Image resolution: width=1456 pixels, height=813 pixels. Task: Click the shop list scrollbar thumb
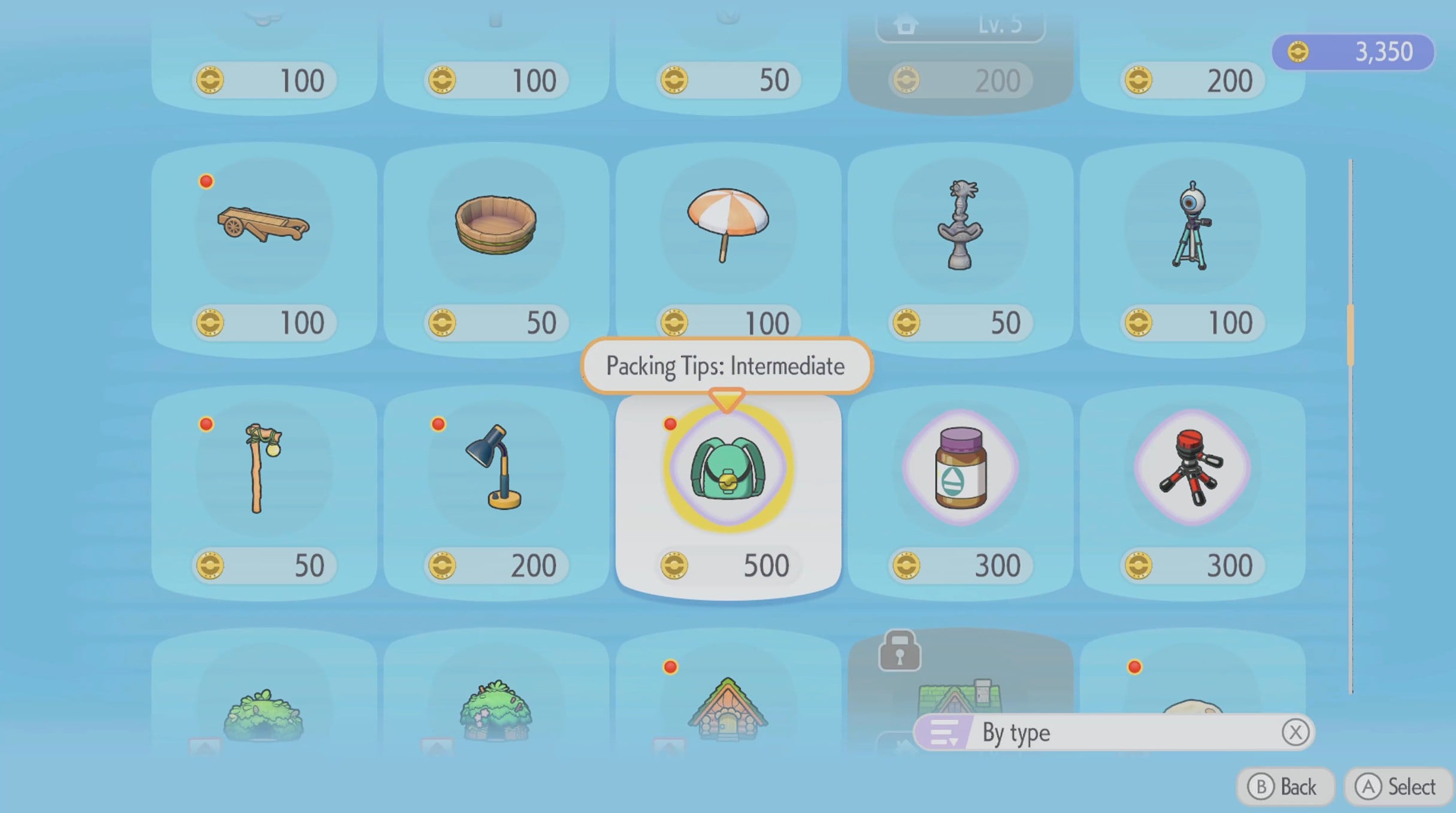[1350, 336]
